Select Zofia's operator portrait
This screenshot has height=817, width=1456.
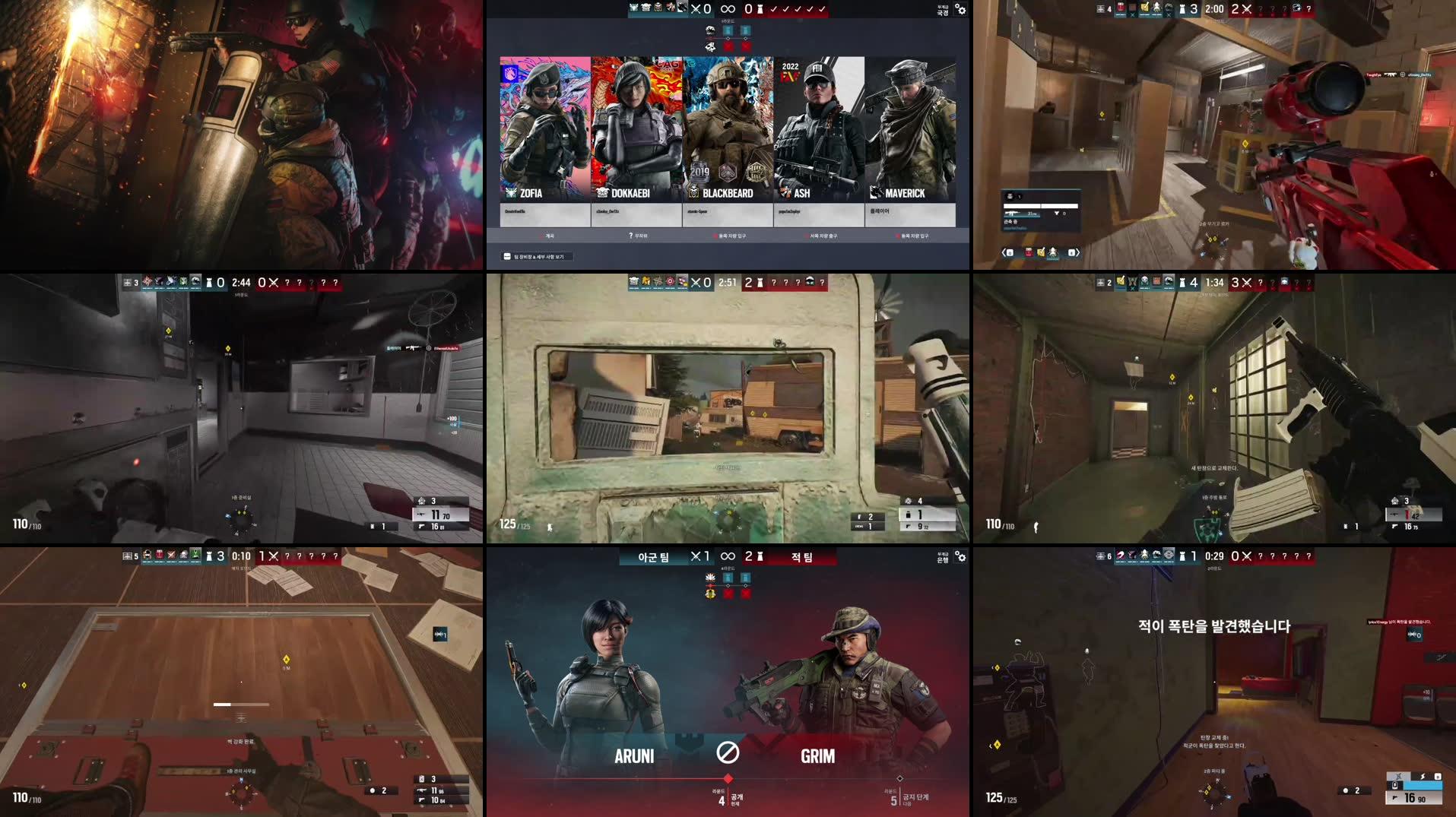[544, 125]
